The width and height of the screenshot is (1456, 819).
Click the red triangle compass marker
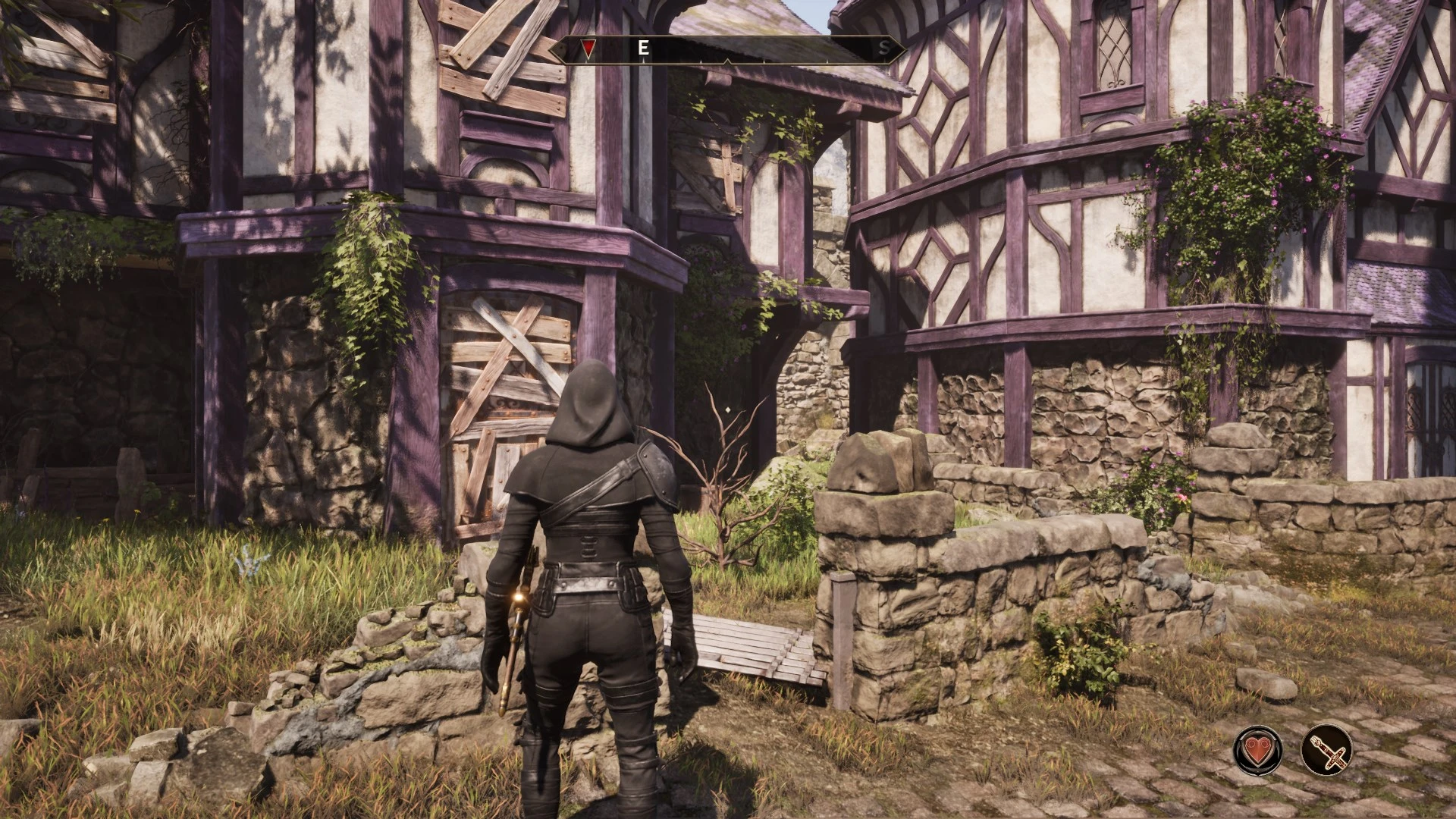588,49
